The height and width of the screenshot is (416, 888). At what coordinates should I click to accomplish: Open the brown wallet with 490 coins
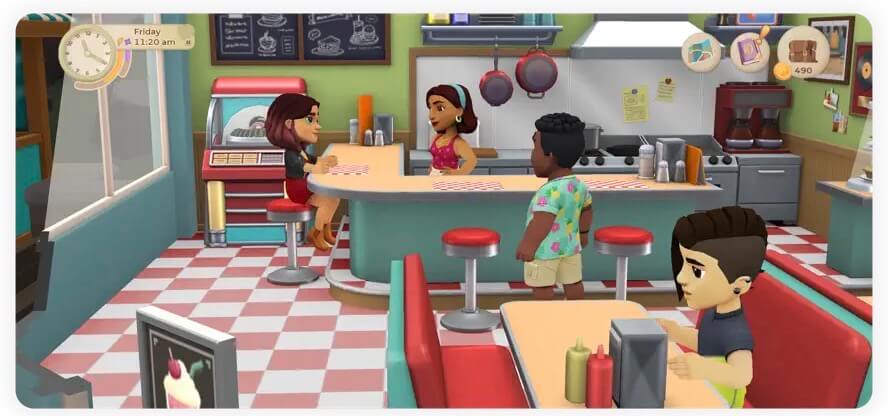[803, 50]
